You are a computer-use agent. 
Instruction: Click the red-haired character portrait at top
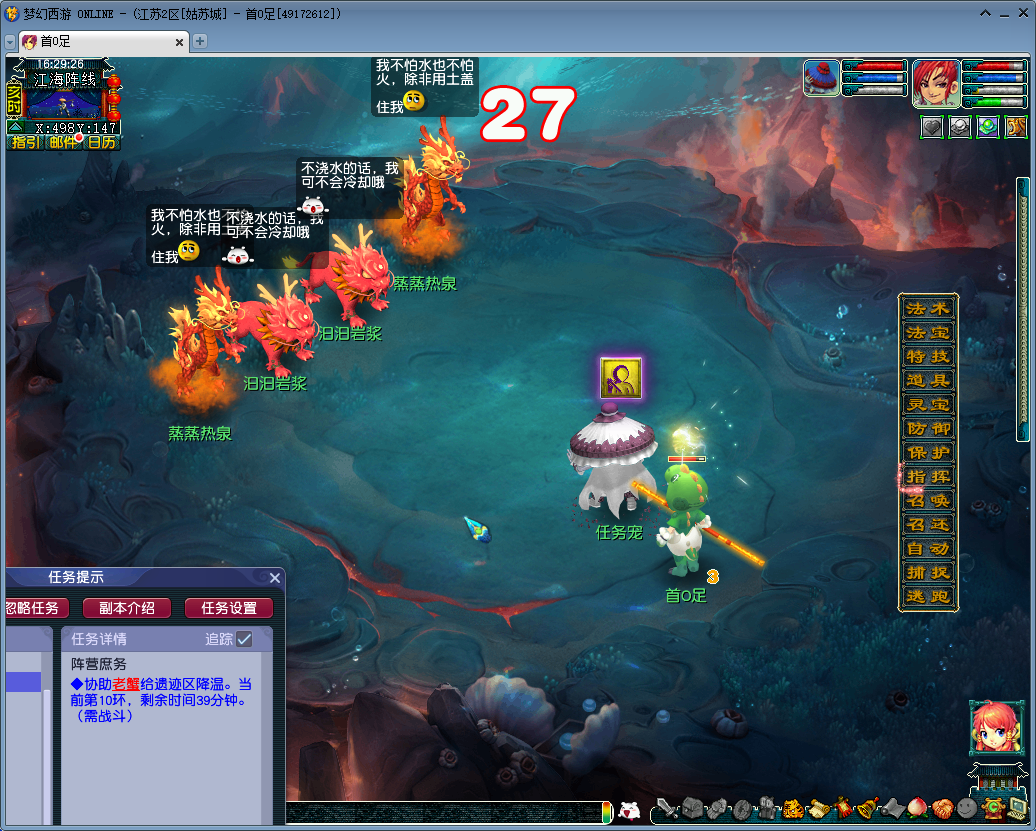click(936, 84)
